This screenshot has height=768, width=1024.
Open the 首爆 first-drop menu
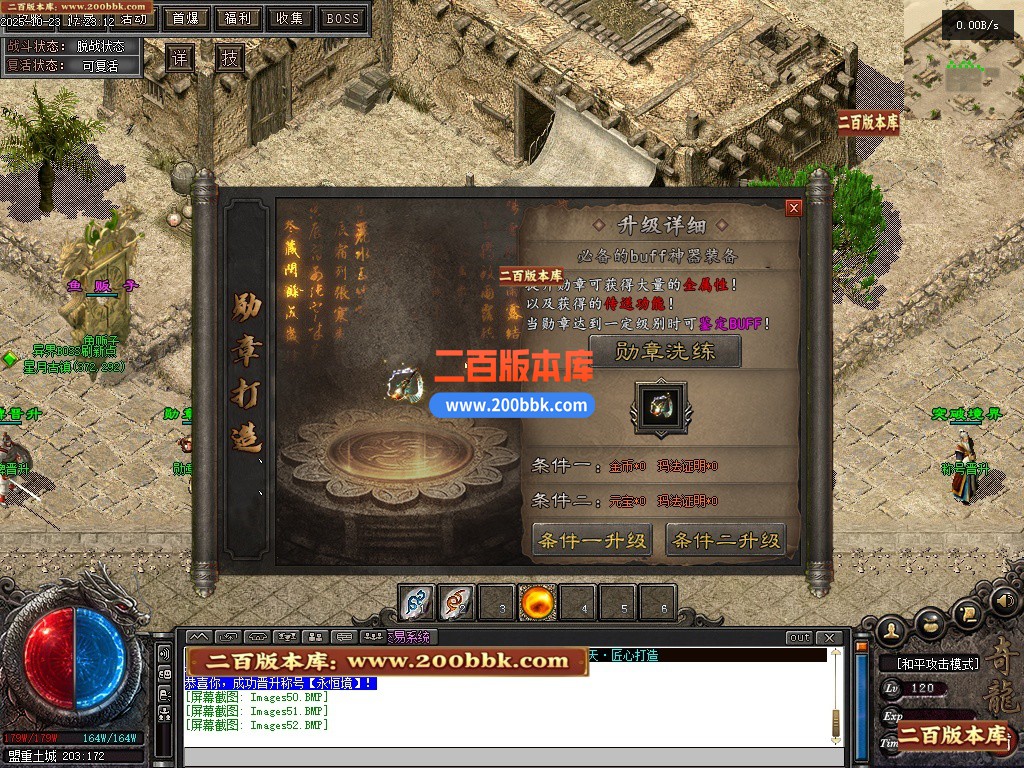pyautogui.click(x=185, y=18)
